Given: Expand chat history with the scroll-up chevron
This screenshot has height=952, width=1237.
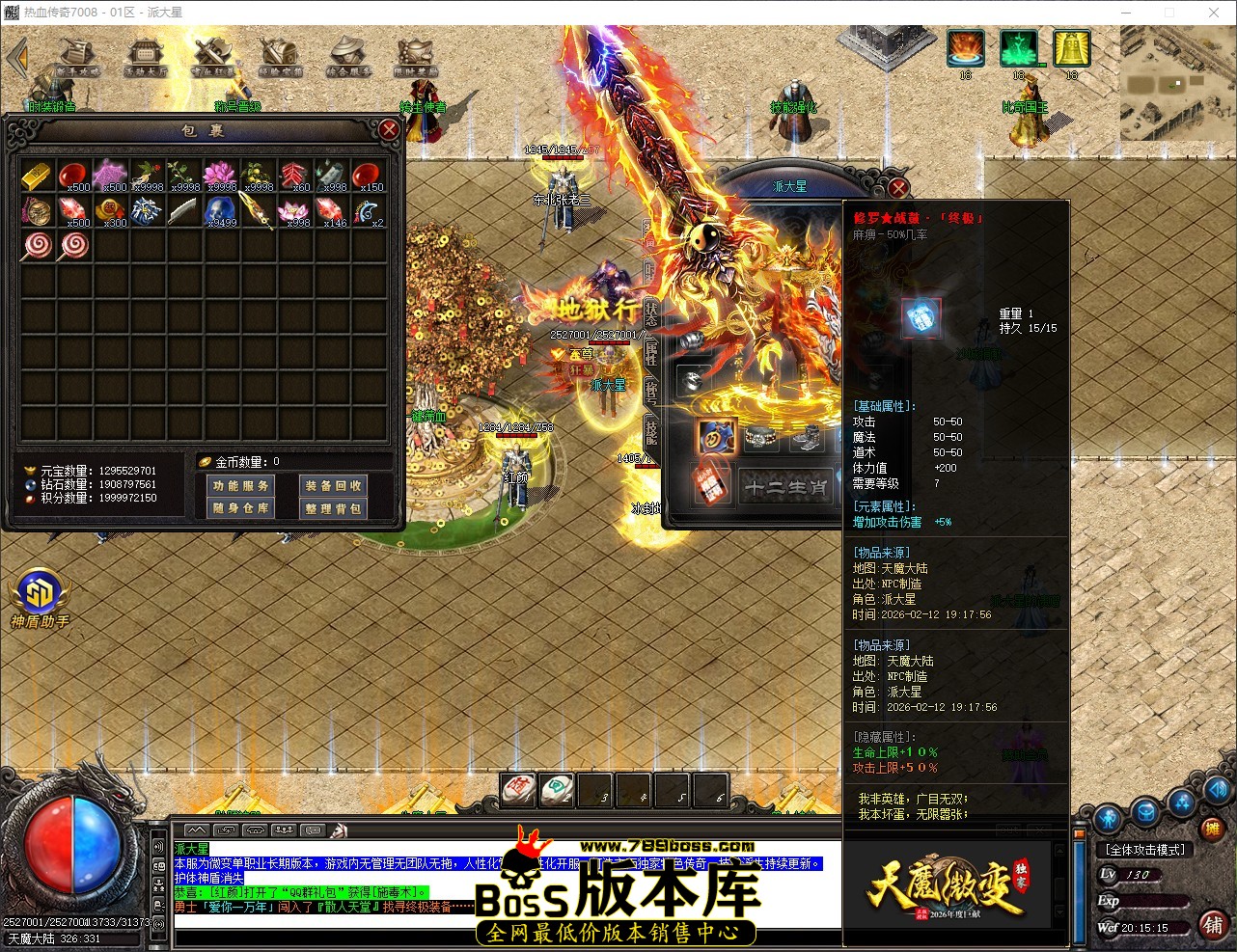Looking at the screenshot, I should 197,830.
